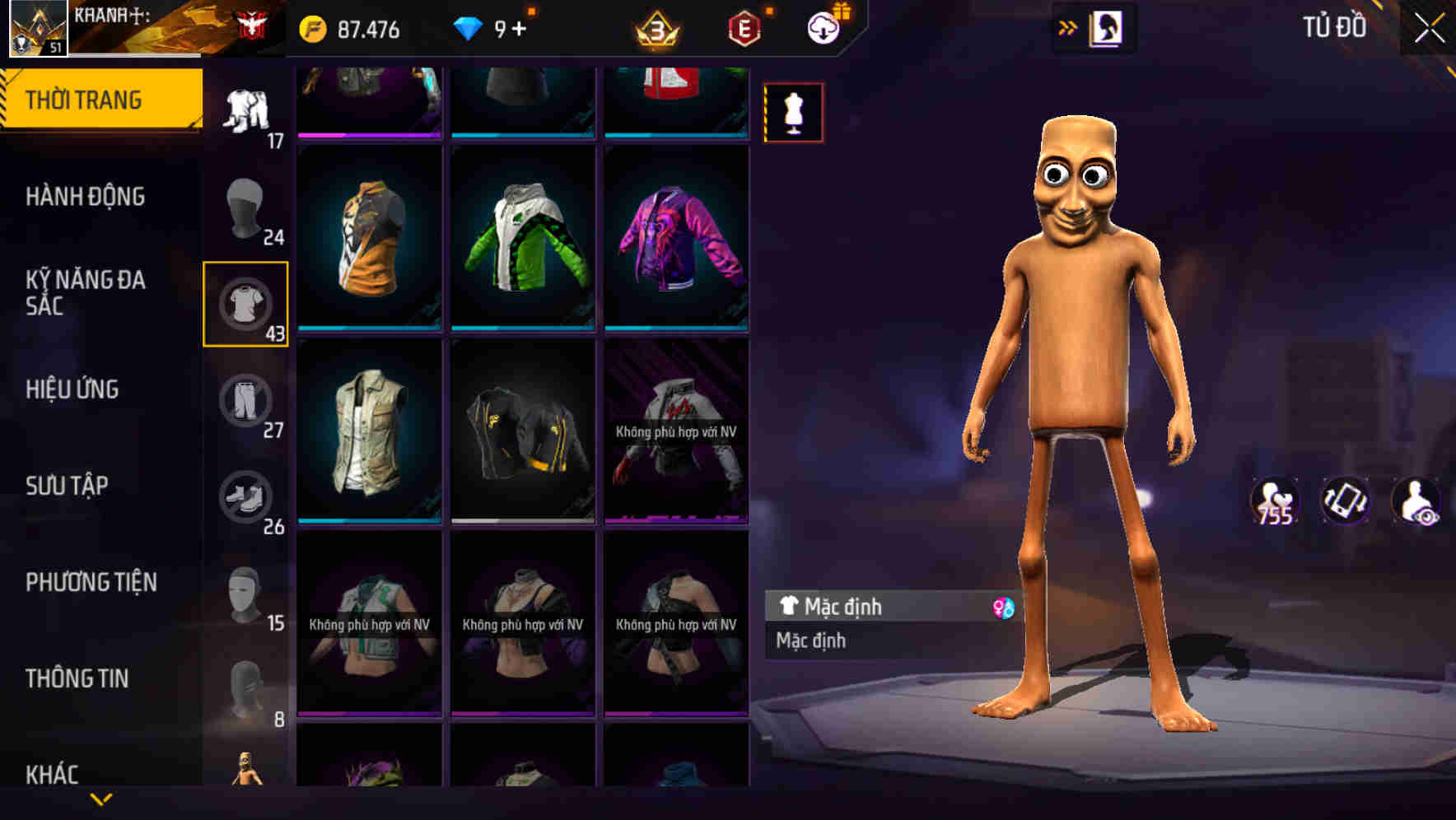Screen dimensions: 1456x820
Task: Select the green and white hoodie thumbnail
Action: [522, 239]
